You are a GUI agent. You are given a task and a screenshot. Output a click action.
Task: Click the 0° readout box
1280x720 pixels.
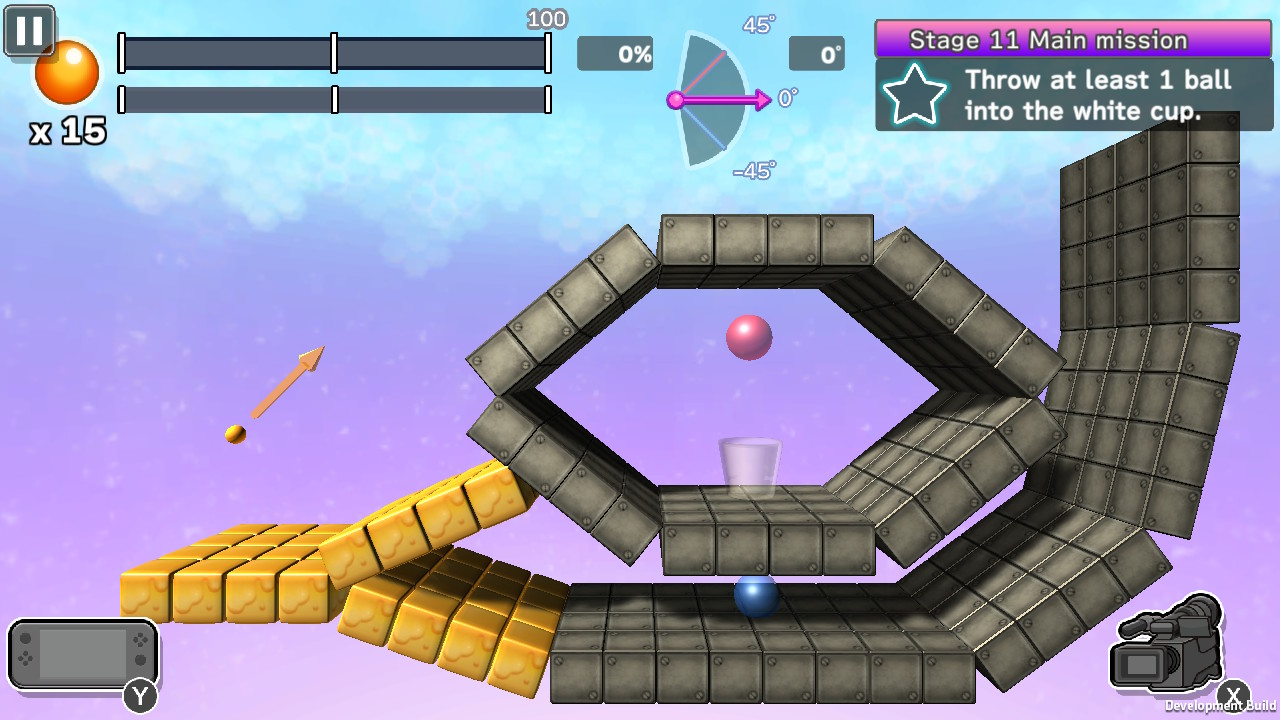817,55
